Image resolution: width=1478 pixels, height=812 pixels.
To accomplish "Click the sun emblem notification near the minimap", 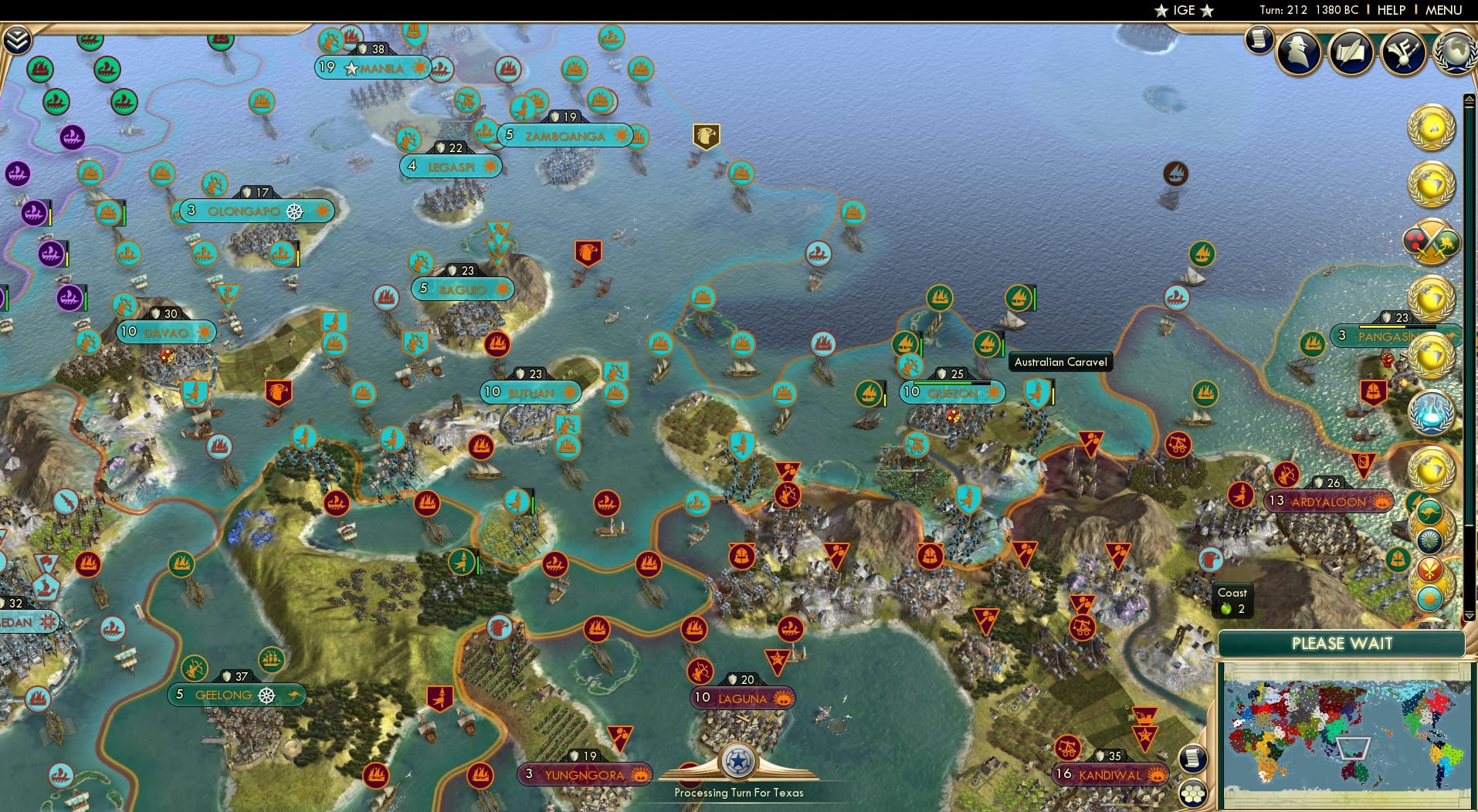I will point(1430,597).
